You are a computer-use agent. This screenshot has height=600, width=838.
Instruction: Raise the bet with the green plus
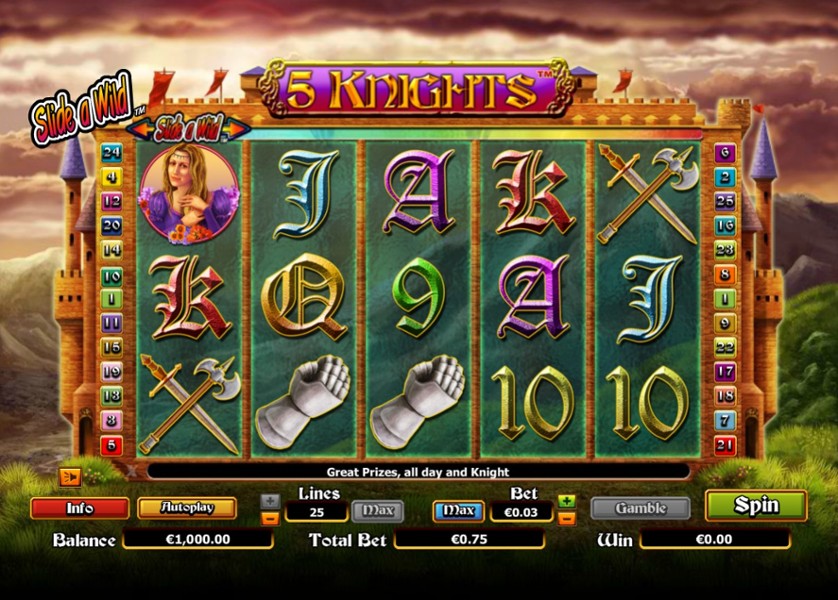pos(566,500)
